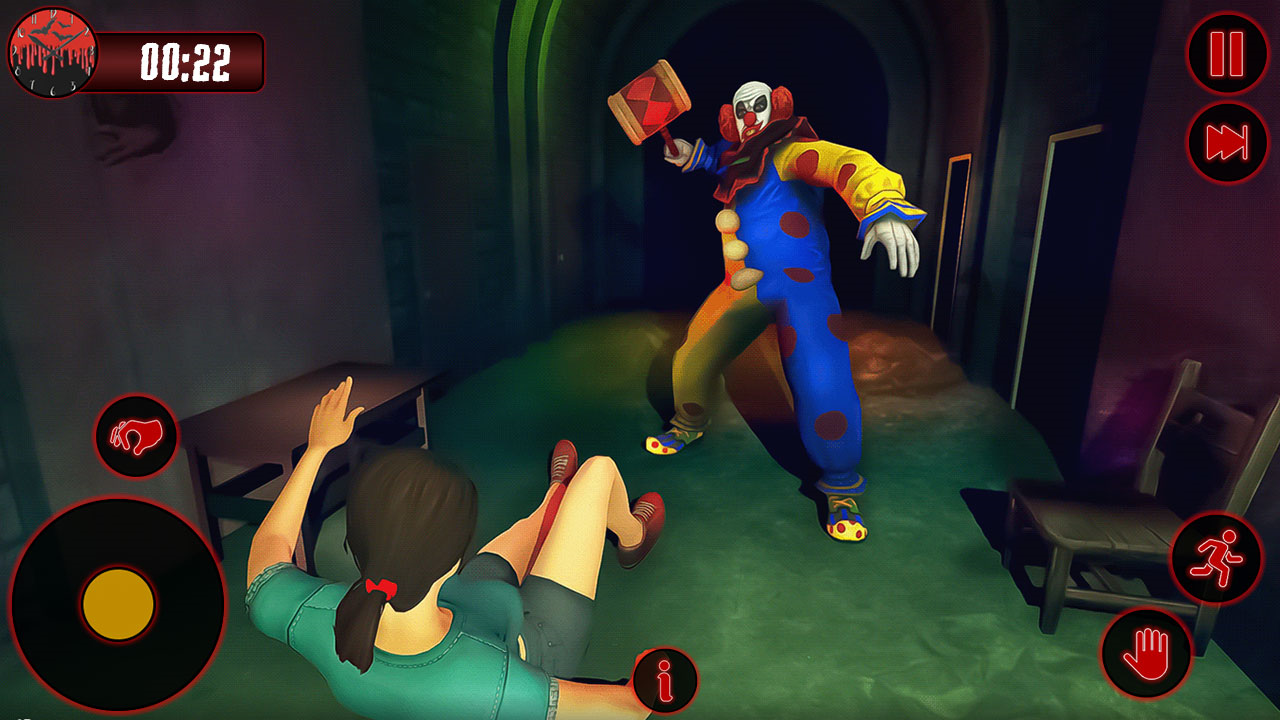
Task: Expand the pause menu
Action: click(x=1225, y=55)
